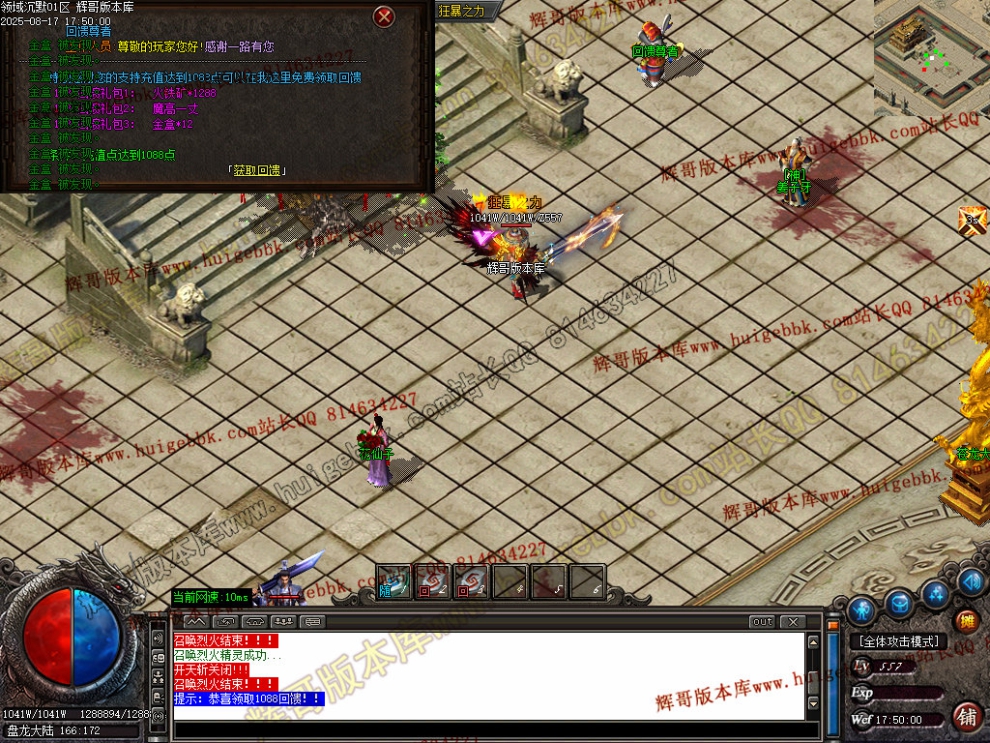Click the first chat channel tab button

click(195, 621)
